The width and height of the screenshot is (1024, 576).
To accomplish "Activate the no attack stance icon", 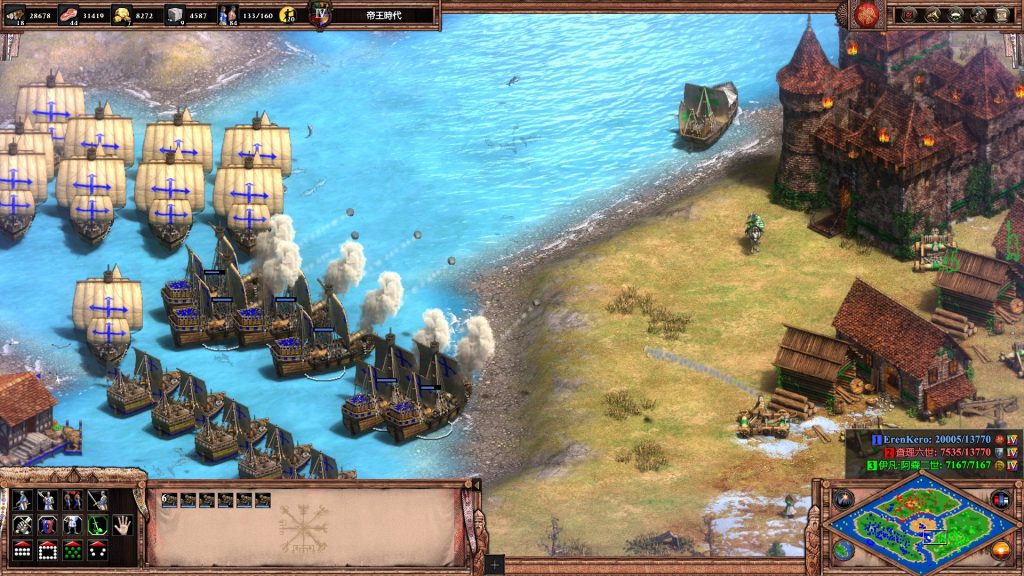I will [96, 499].
